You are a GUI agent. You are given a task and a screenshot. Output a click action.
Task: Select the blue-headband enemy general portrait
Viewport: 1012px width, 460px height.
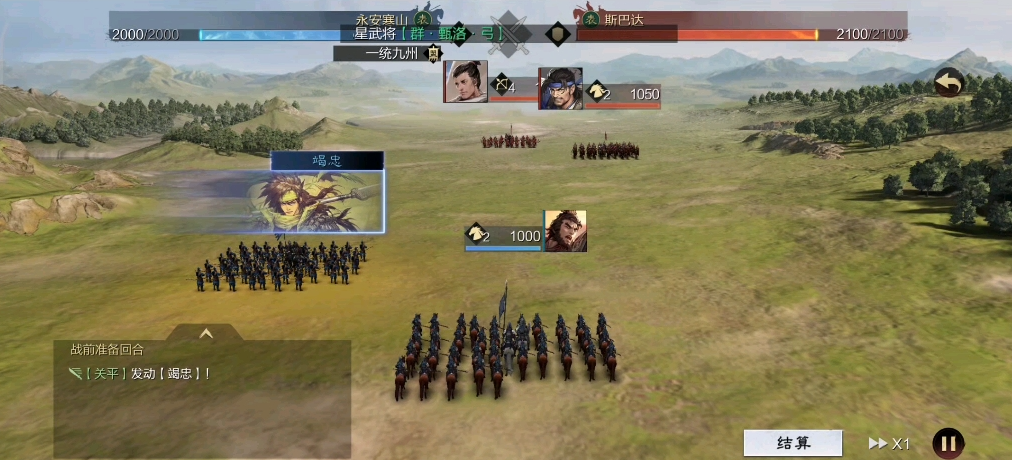[559, 88]
